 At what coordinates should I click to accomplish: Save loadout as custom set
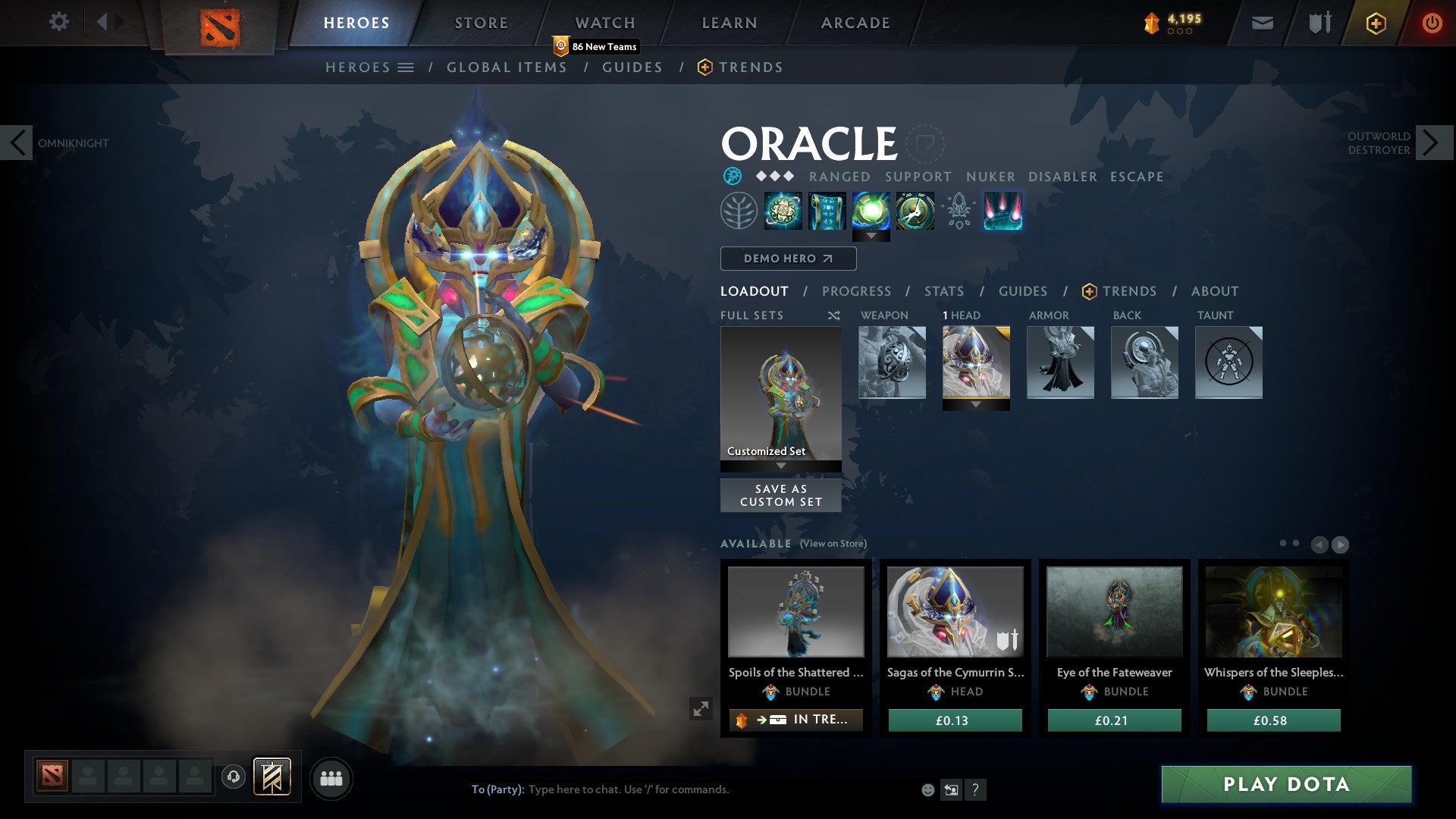pyautogui.click(x=780, y=495)
